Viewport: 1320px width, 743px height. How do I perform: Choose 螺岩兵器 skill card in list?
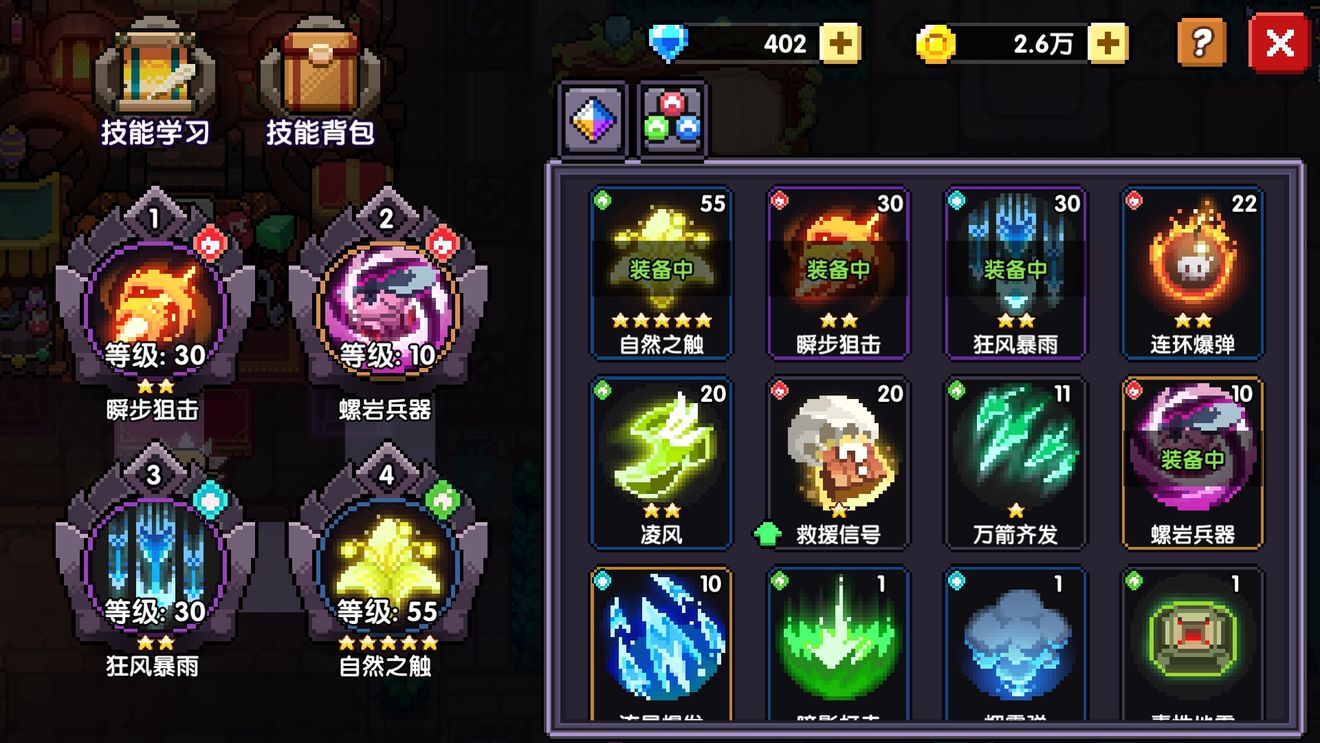[x=1192, y=462]
